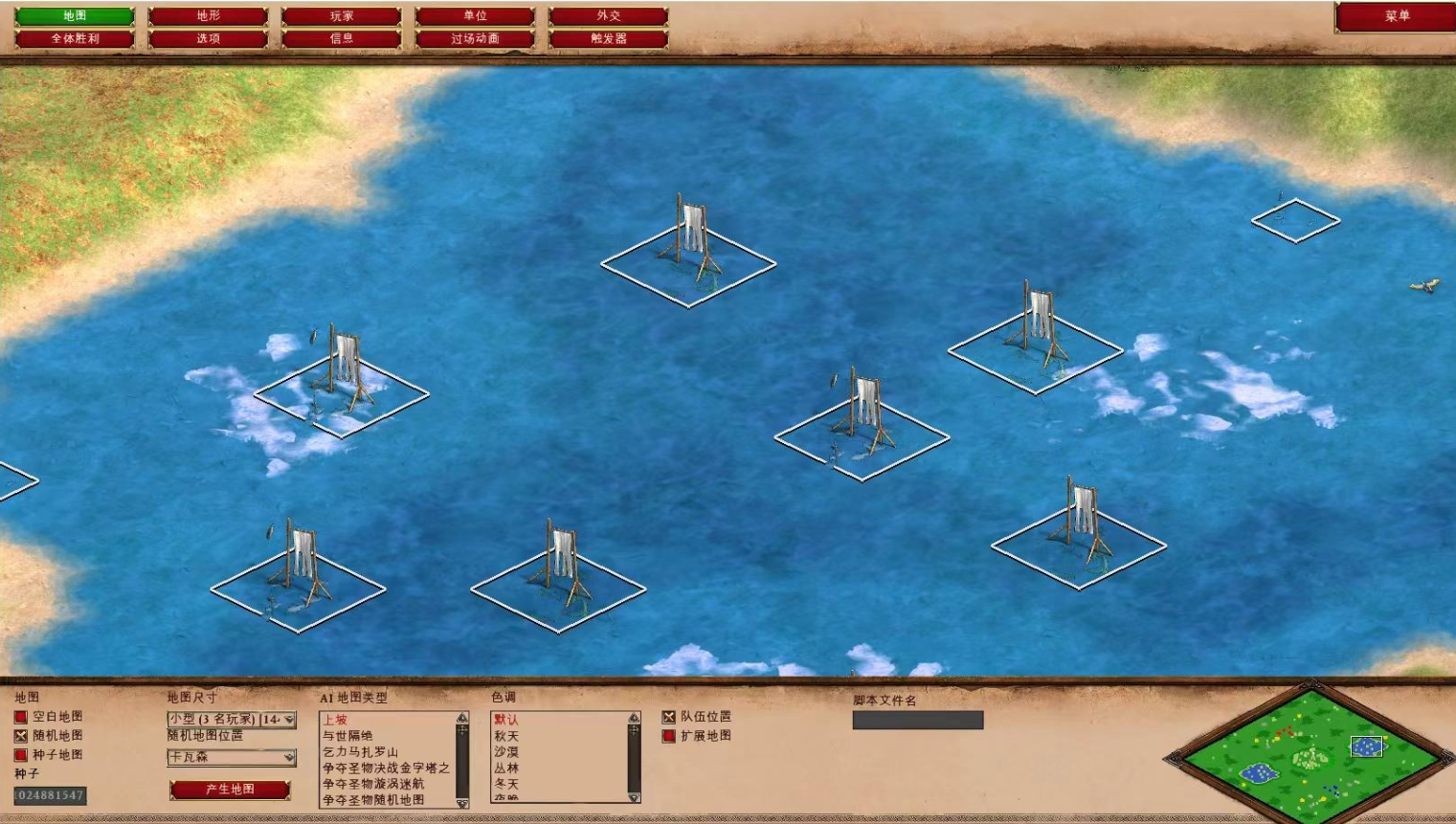Open the 信息 (Messages) tab
This screenshot has width=1456, height=824.
341,39
